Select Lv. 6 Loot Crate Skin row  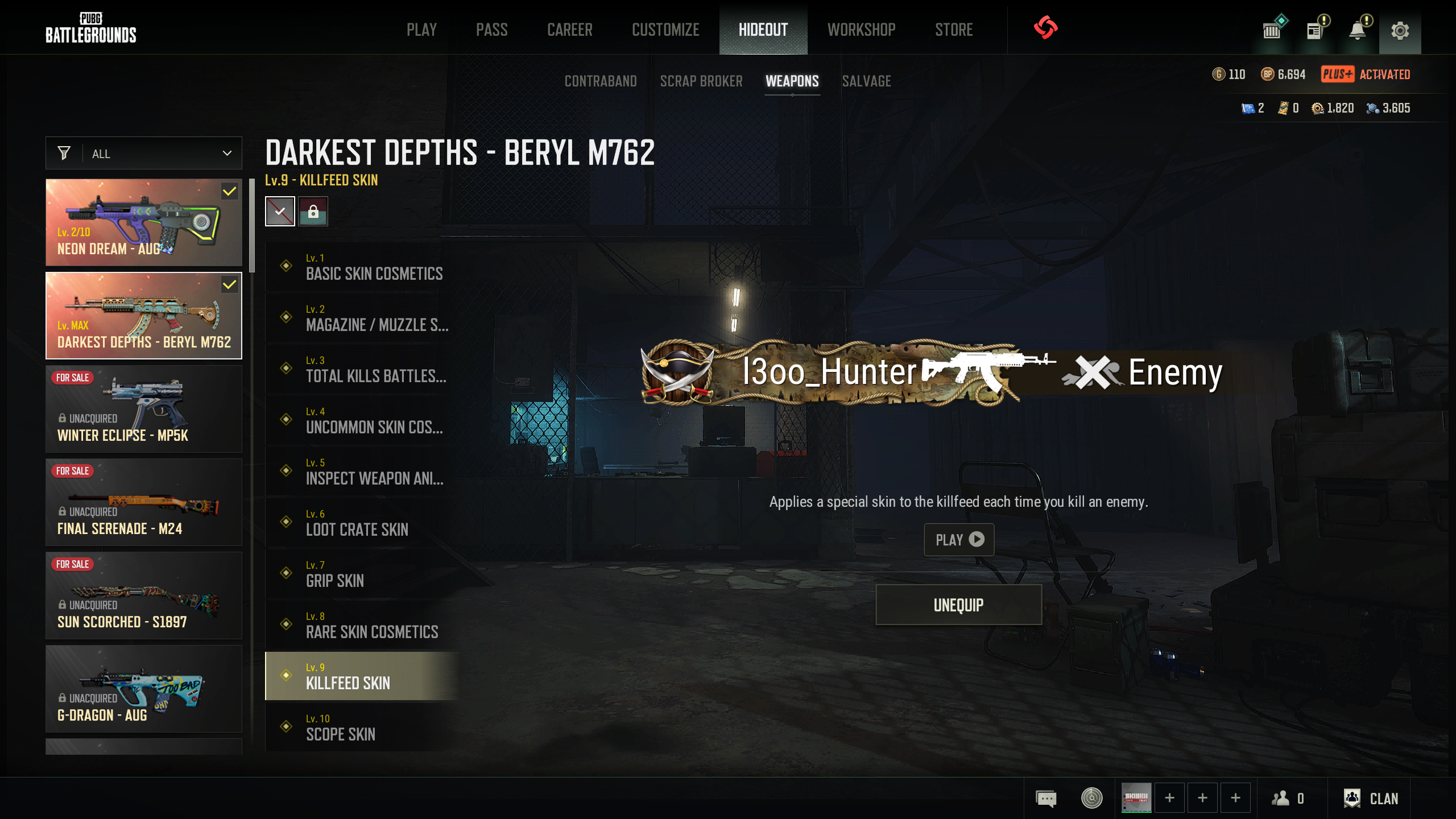tap(362, 523)
